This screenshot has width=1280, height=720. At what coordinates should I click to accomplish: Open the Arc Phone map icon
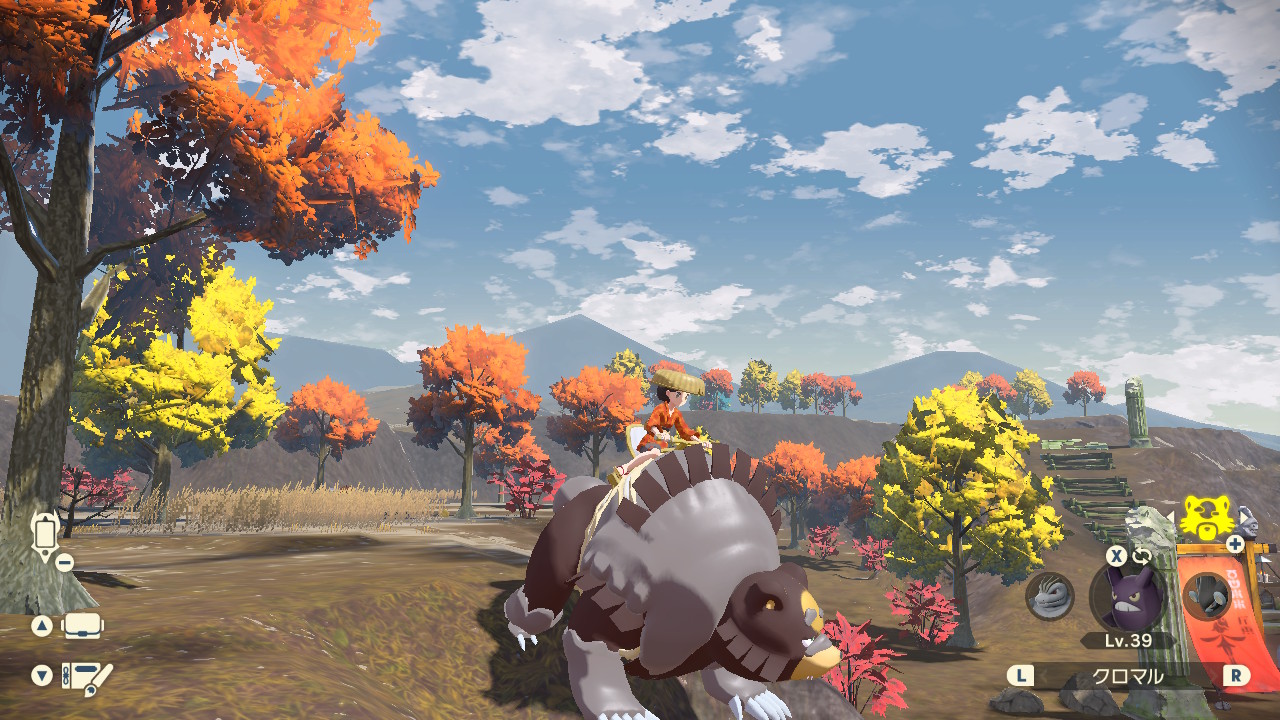pos(46,533)
